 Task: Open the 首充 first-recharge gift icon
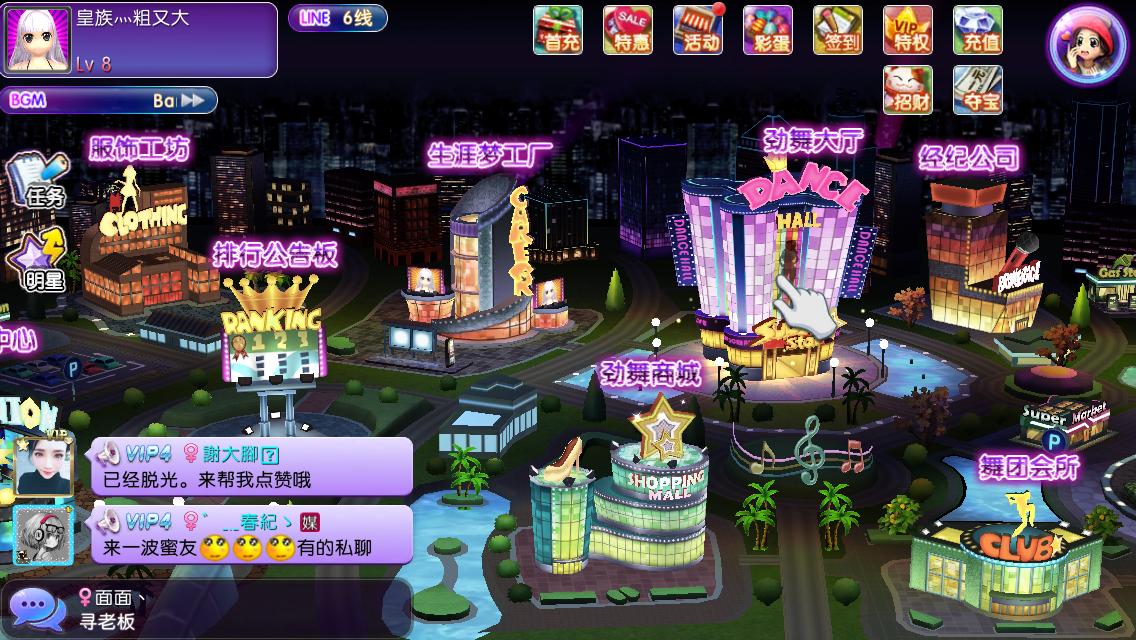click(x=557, y=29)
